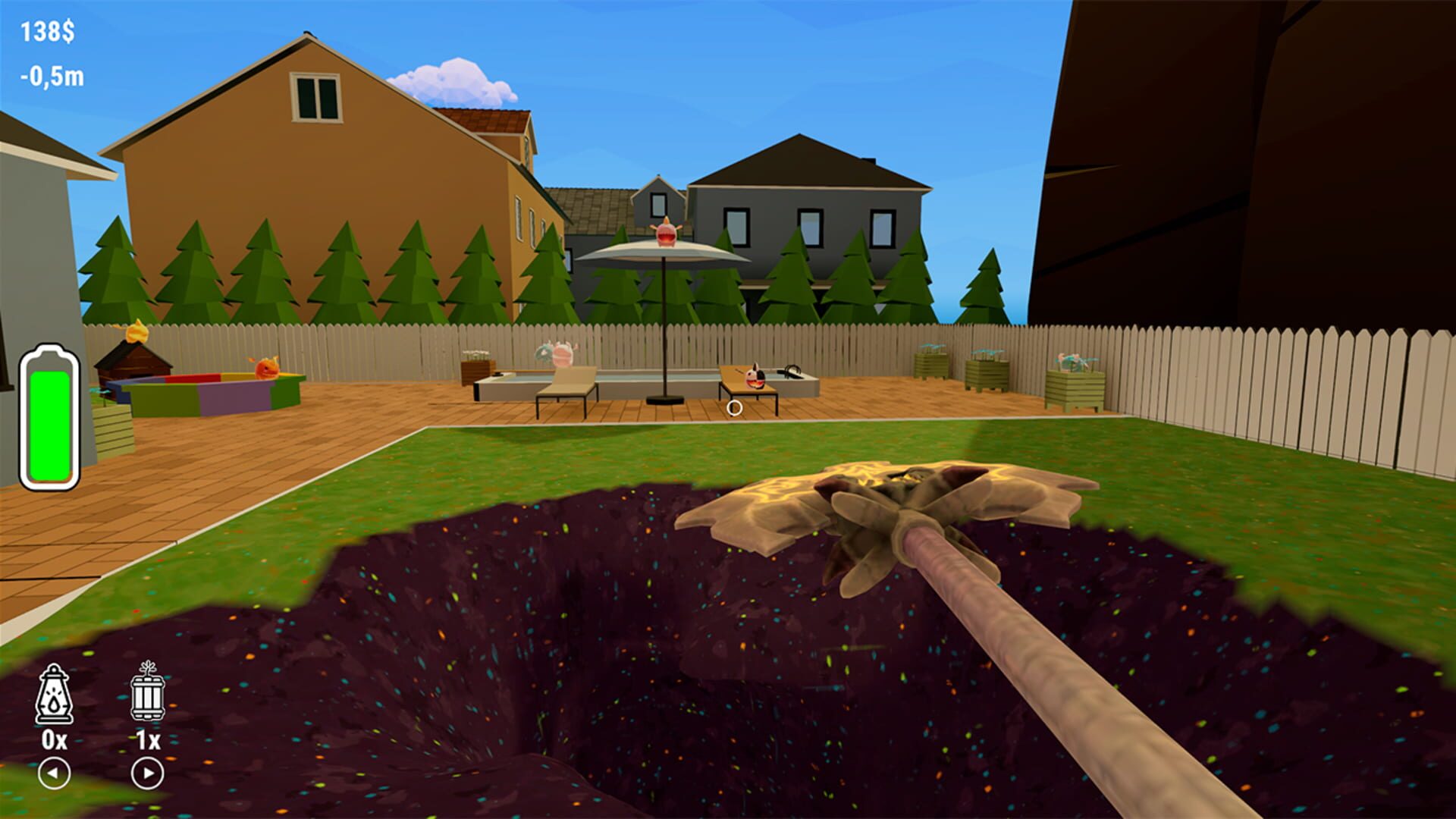Image resolution: width=1456 pixels, height=819 pixels.
Task: Click the green energy battery indicator
Action: [x=50, y=415]
